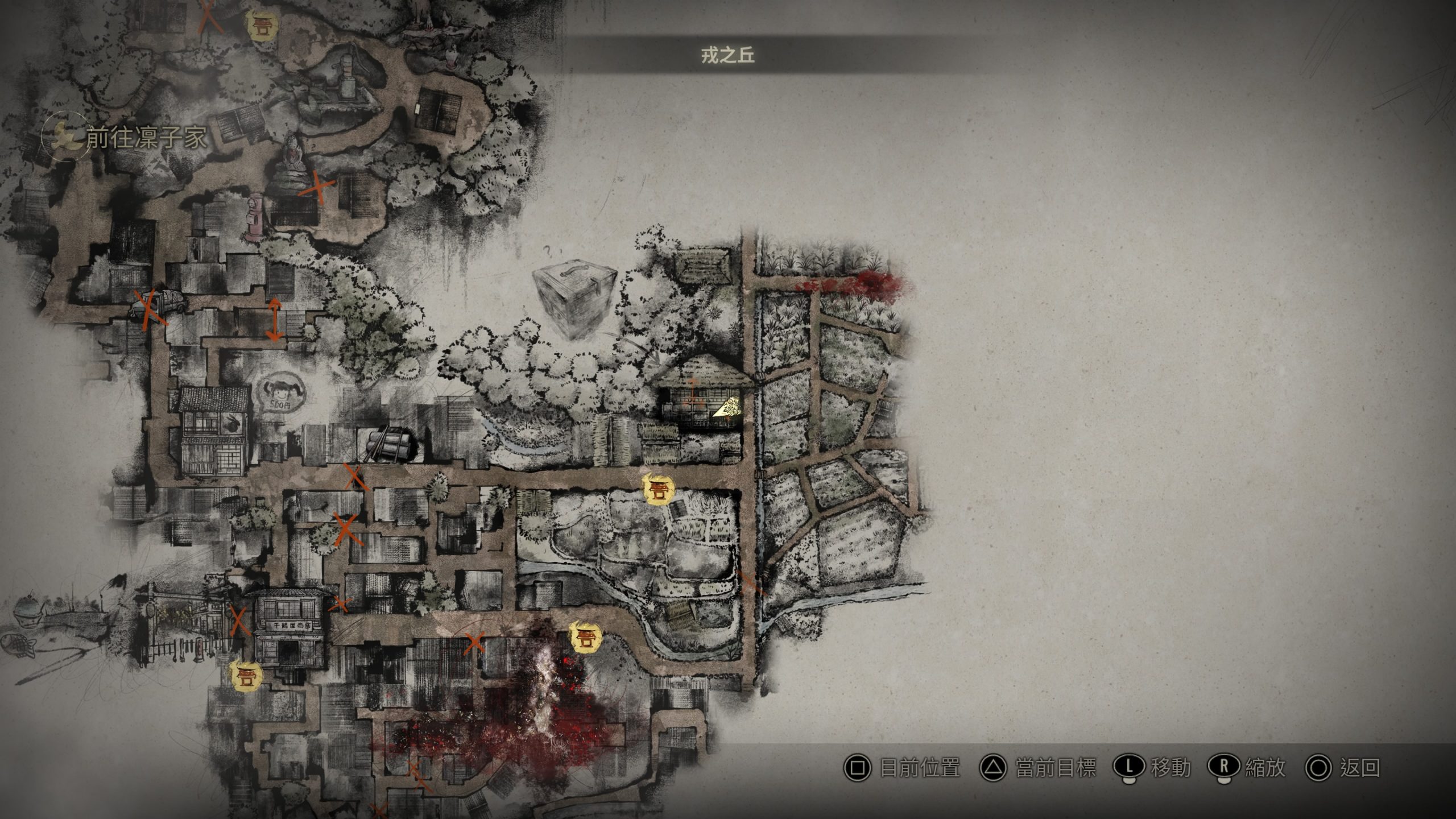Click the red double-headed arrow map marker
The image size is (1456, 819).
(275, 320)
